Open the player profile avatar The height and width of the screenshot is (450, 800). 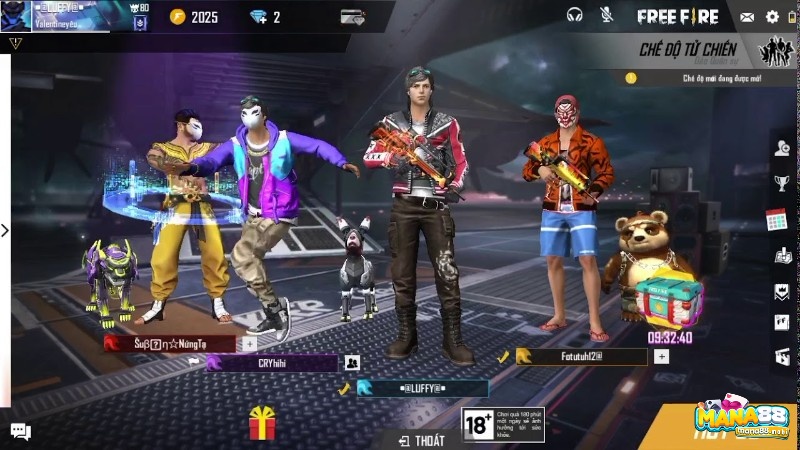[x=16, y=16]
